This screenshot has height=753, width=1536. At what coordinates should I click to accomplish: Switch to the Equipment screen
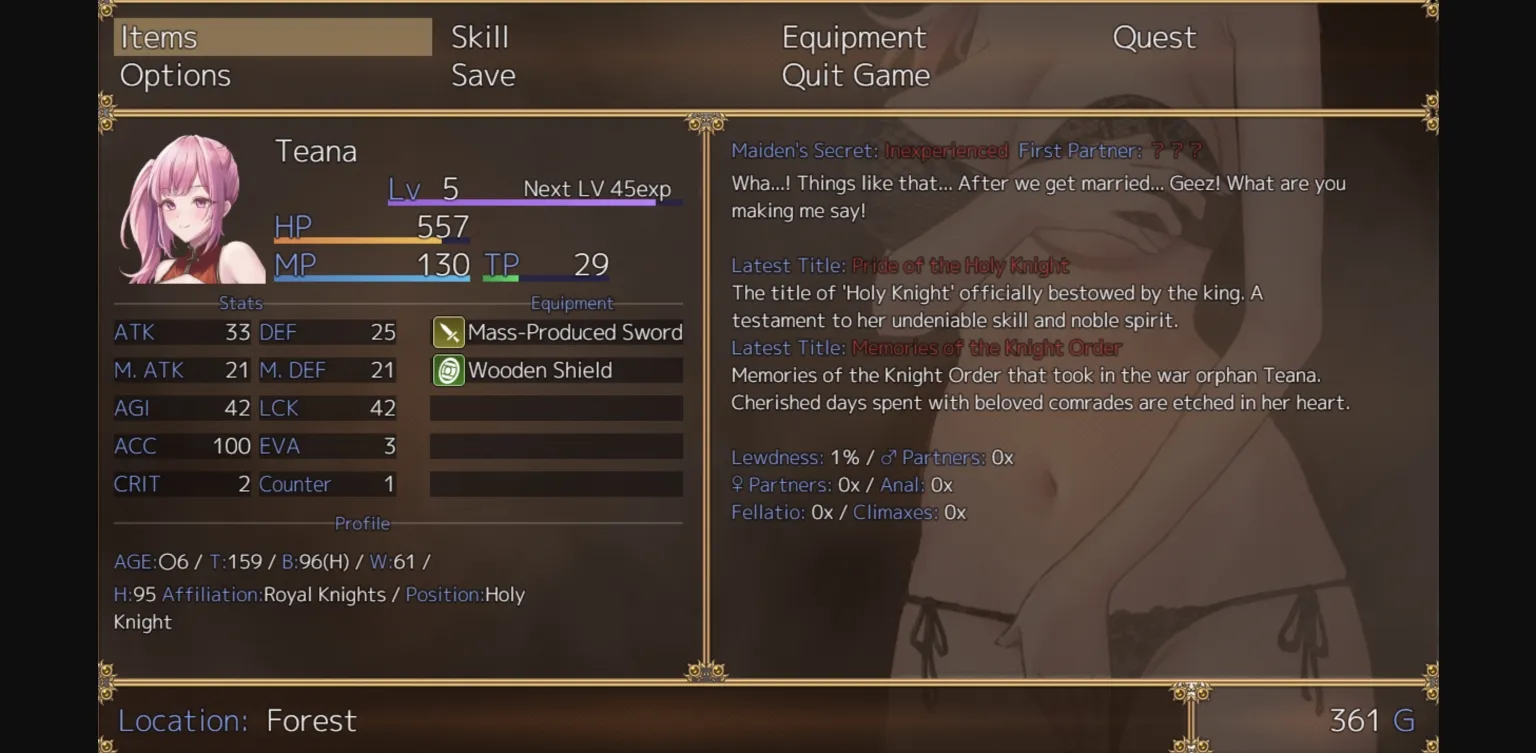(x=854, y=37)
